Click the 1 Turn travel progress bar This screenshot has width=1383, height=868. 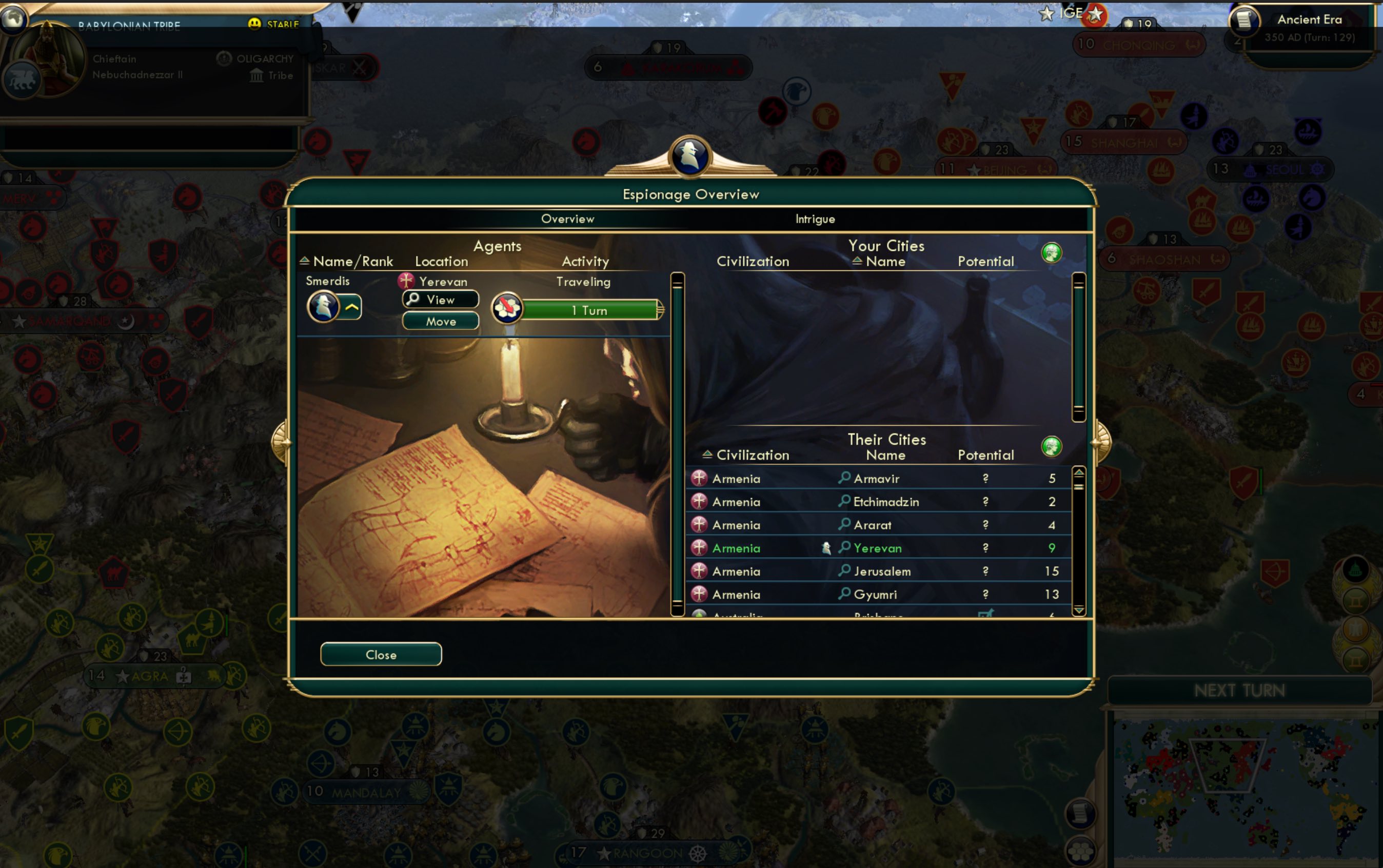(x=588, y=310)
